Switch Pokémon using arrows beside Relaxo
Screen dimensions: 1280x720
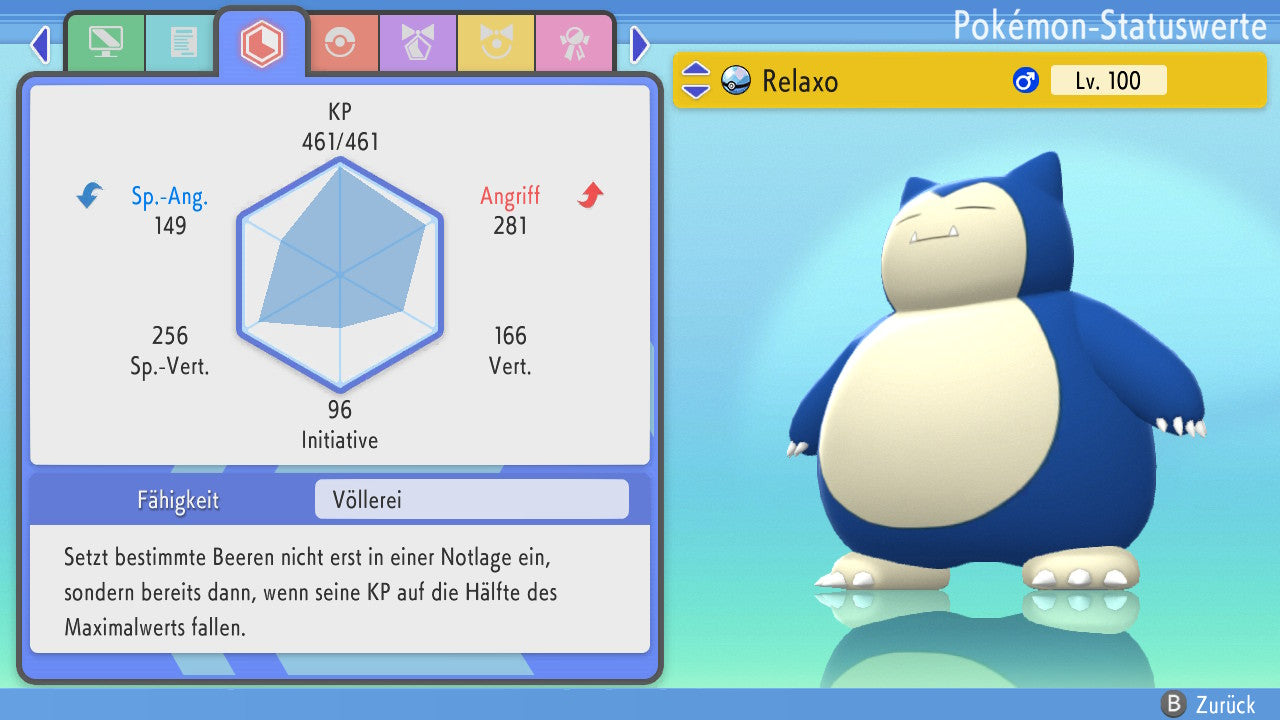(x=695, y=81)
